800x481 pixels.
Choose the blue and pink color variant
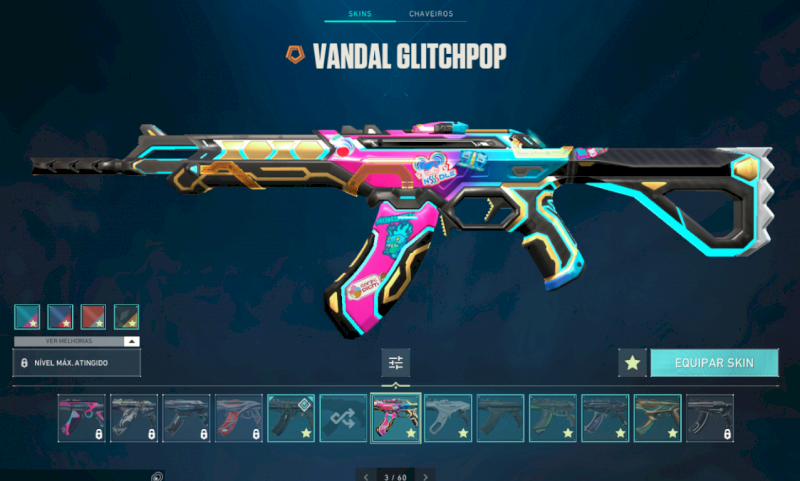(60, 317)
